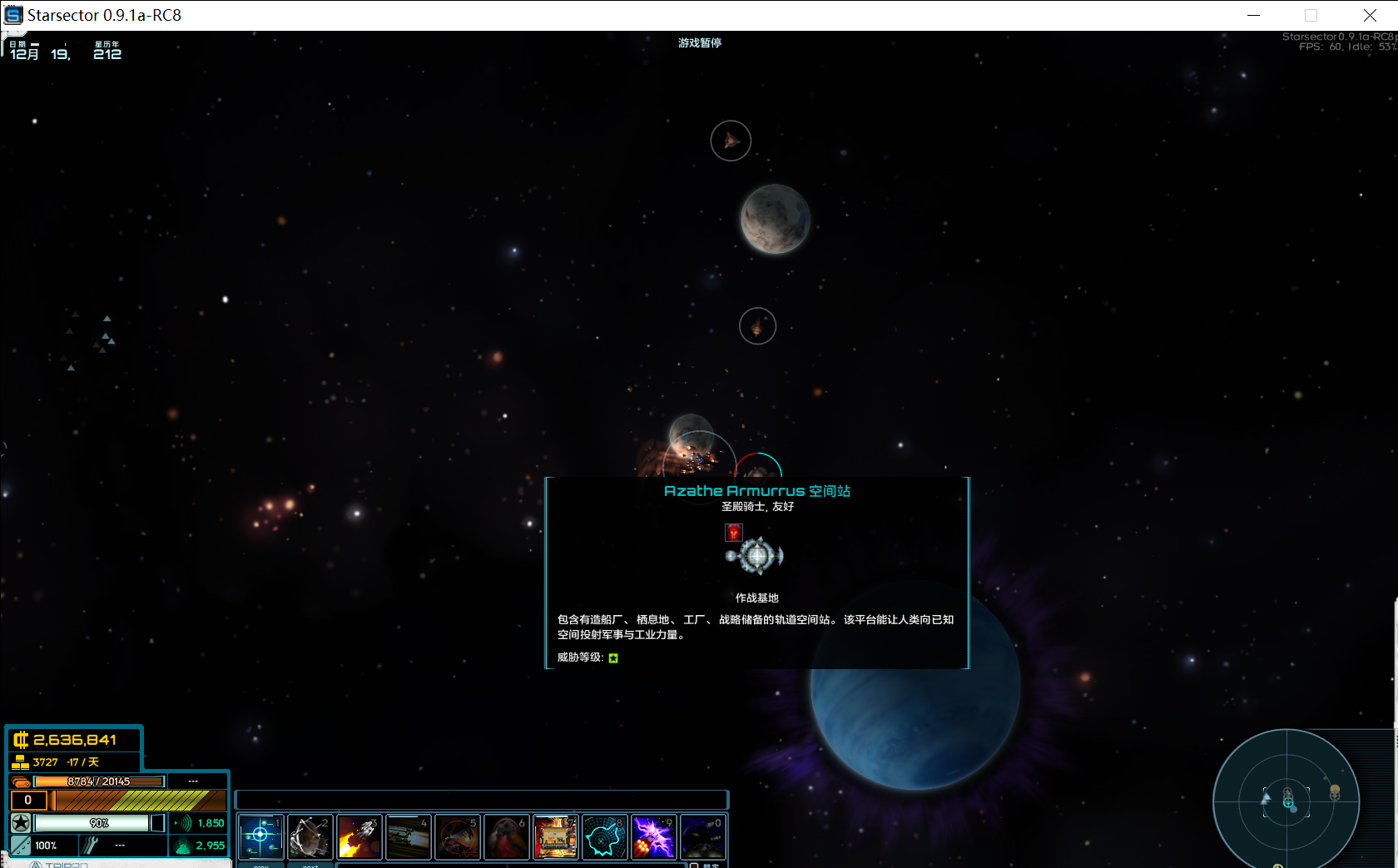Click the radar minimap in the bottom right
Image resolution: width=1398 pixels, height=868 pixels.
click(x=1288, y=801)
